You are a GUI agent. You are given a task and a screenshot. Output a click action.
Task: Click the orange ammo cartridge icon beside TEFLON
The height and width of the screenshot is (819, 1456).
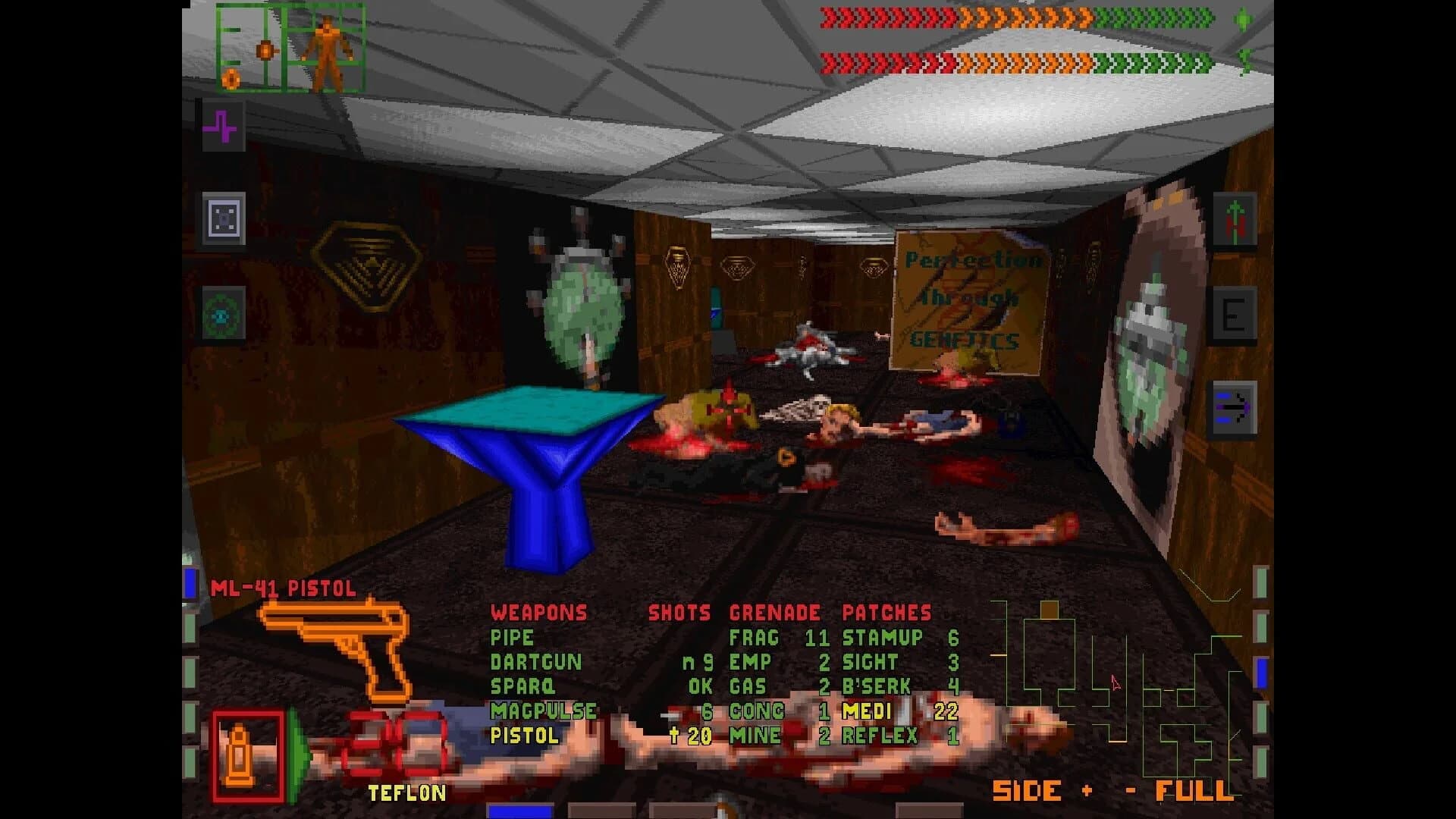click(239, 755)
